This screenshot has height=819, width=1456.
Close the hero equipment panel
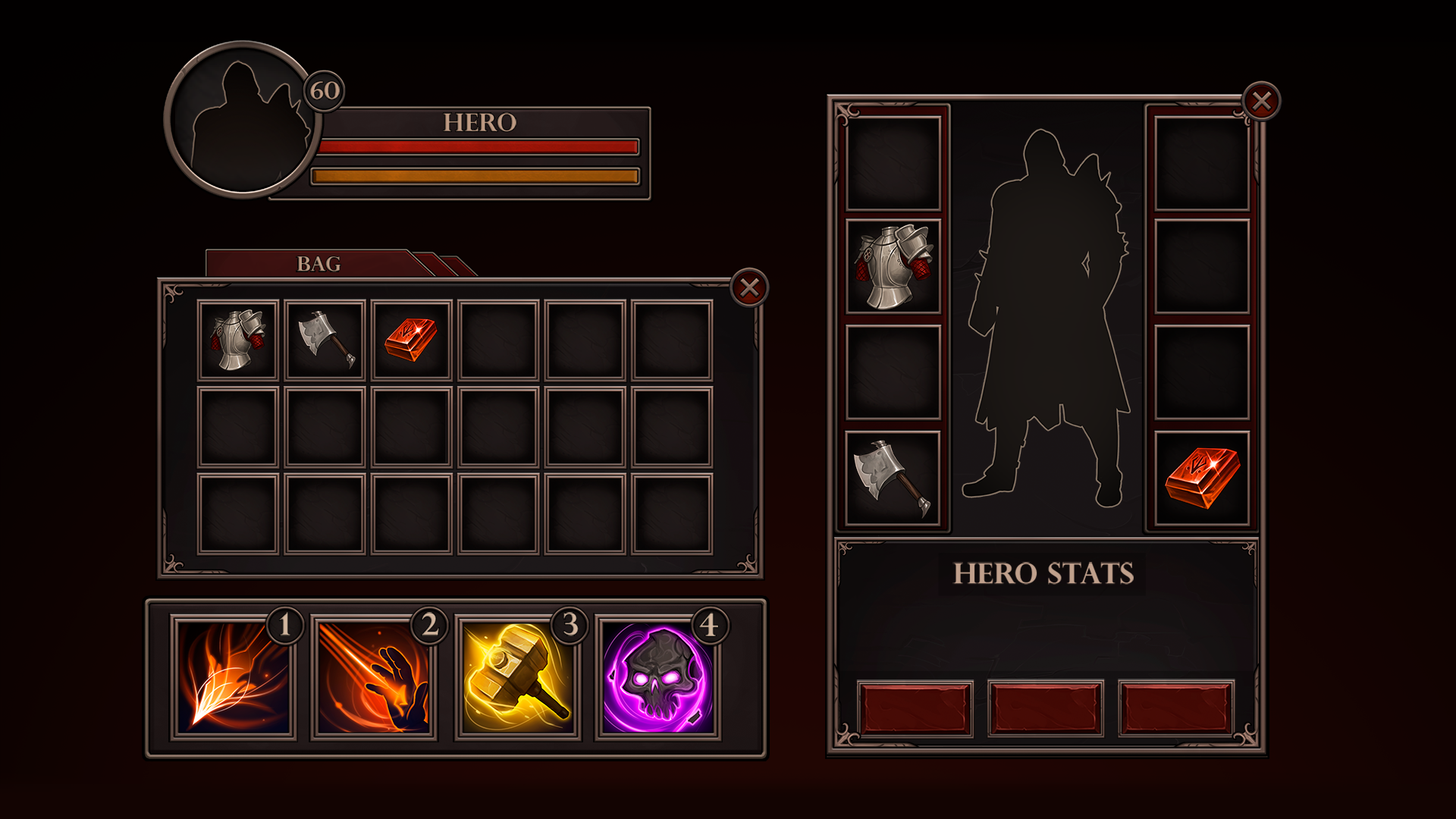pyautogui.click(x=1261, y=101)
